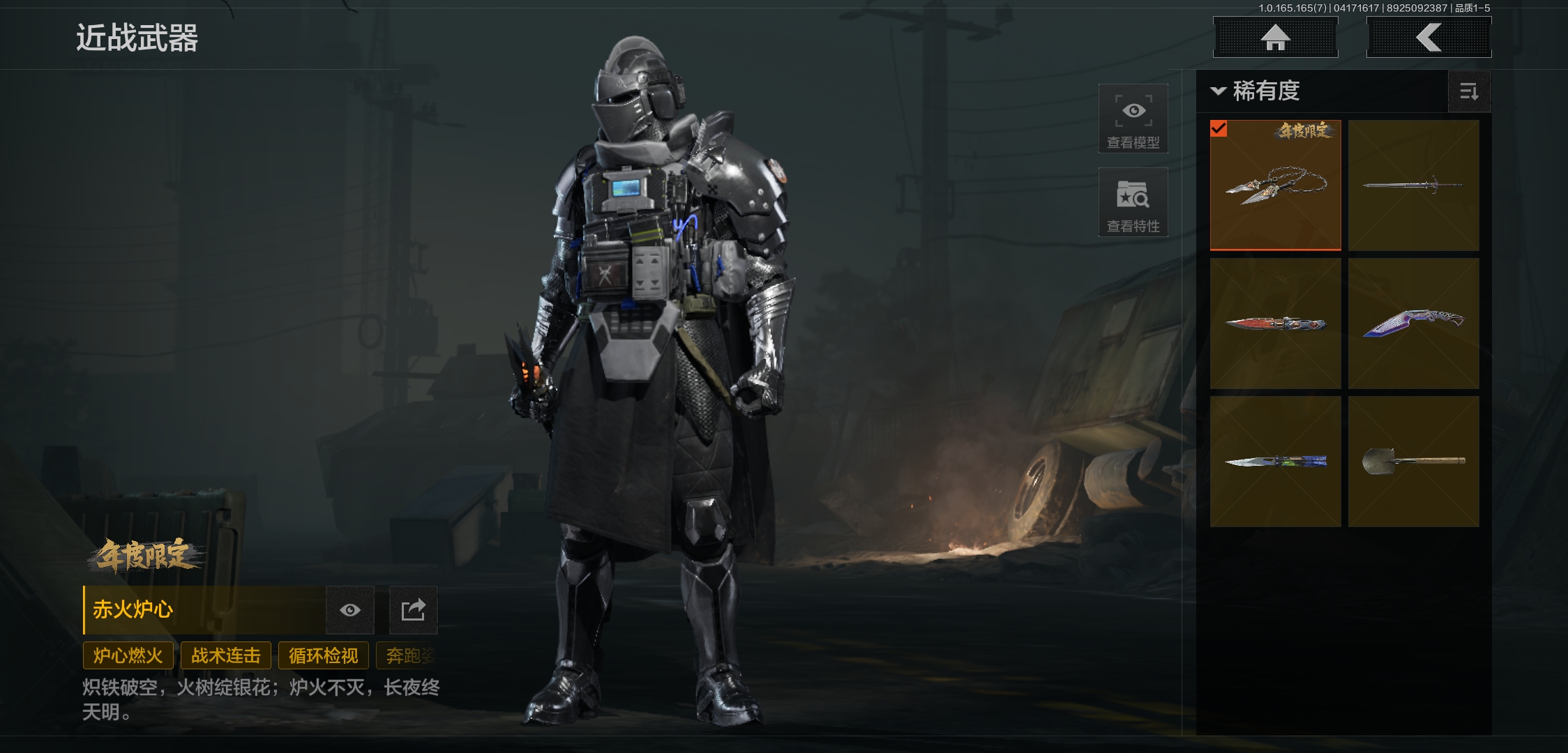Open 查看特性 to view traits
The width and height of the screenshot is (1568, 753).
(x=1133, y=202)
